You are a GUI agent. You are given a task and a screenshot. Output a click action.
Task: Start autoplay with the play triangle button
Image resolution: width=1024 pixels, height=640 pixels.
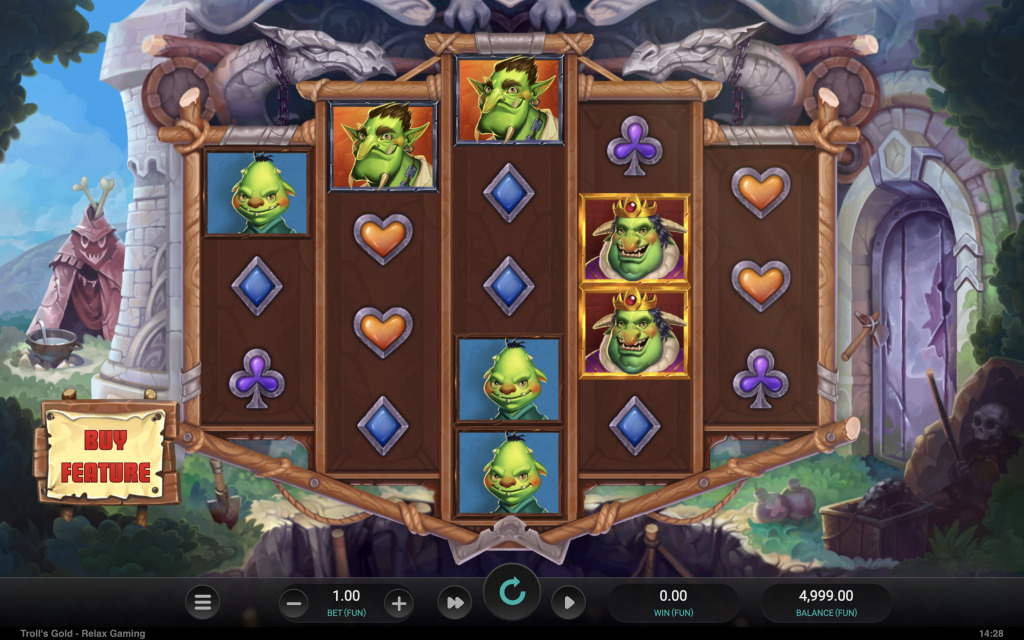click(568, 602)
